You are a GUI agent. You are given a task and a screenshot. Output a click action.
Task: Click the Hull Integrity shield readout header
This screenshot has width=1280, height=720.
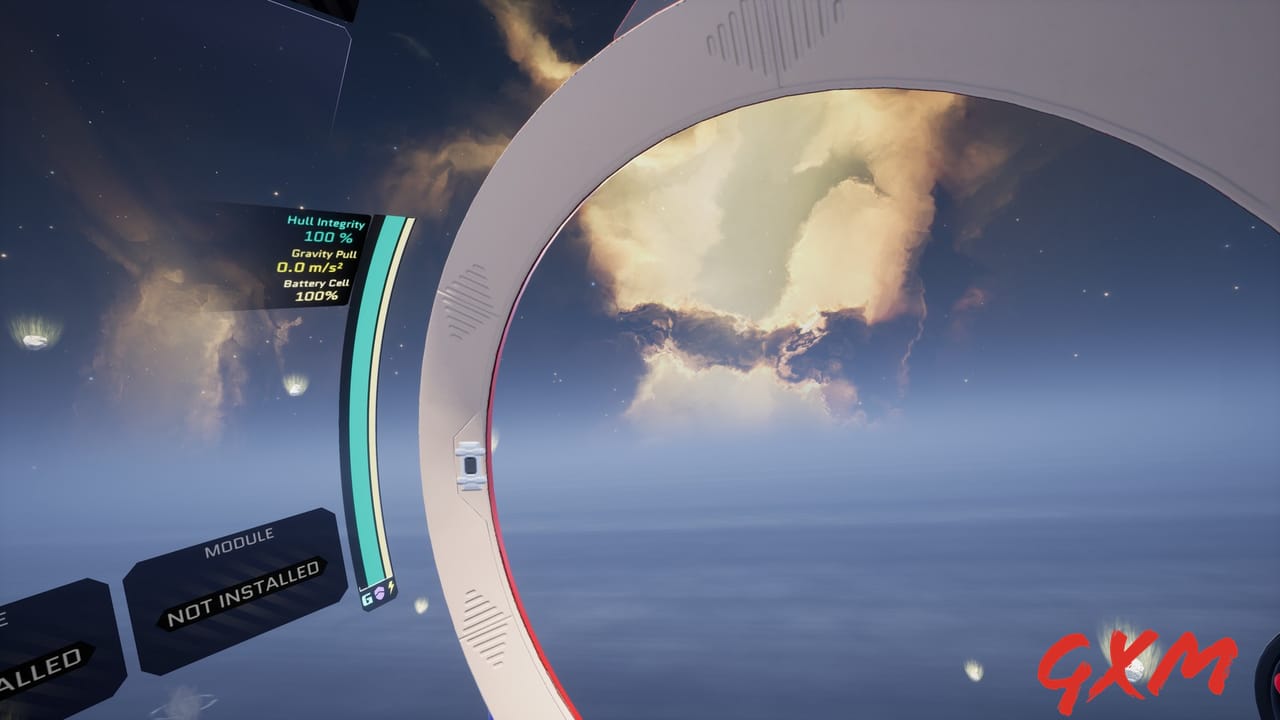(326, 221)
